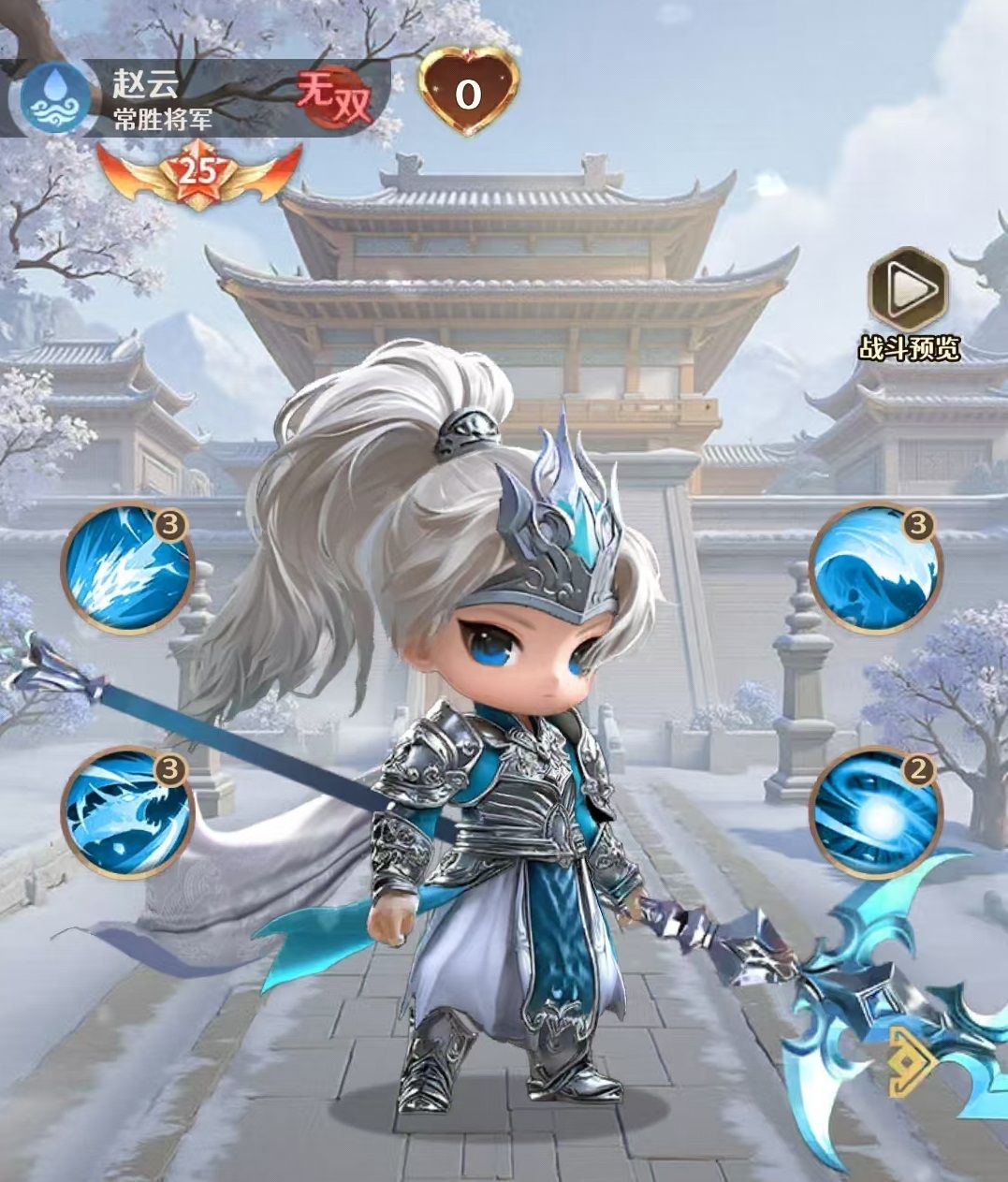View the swirling water orb skill
This screenshot has height=1182, width=1008.
(874, 810)
